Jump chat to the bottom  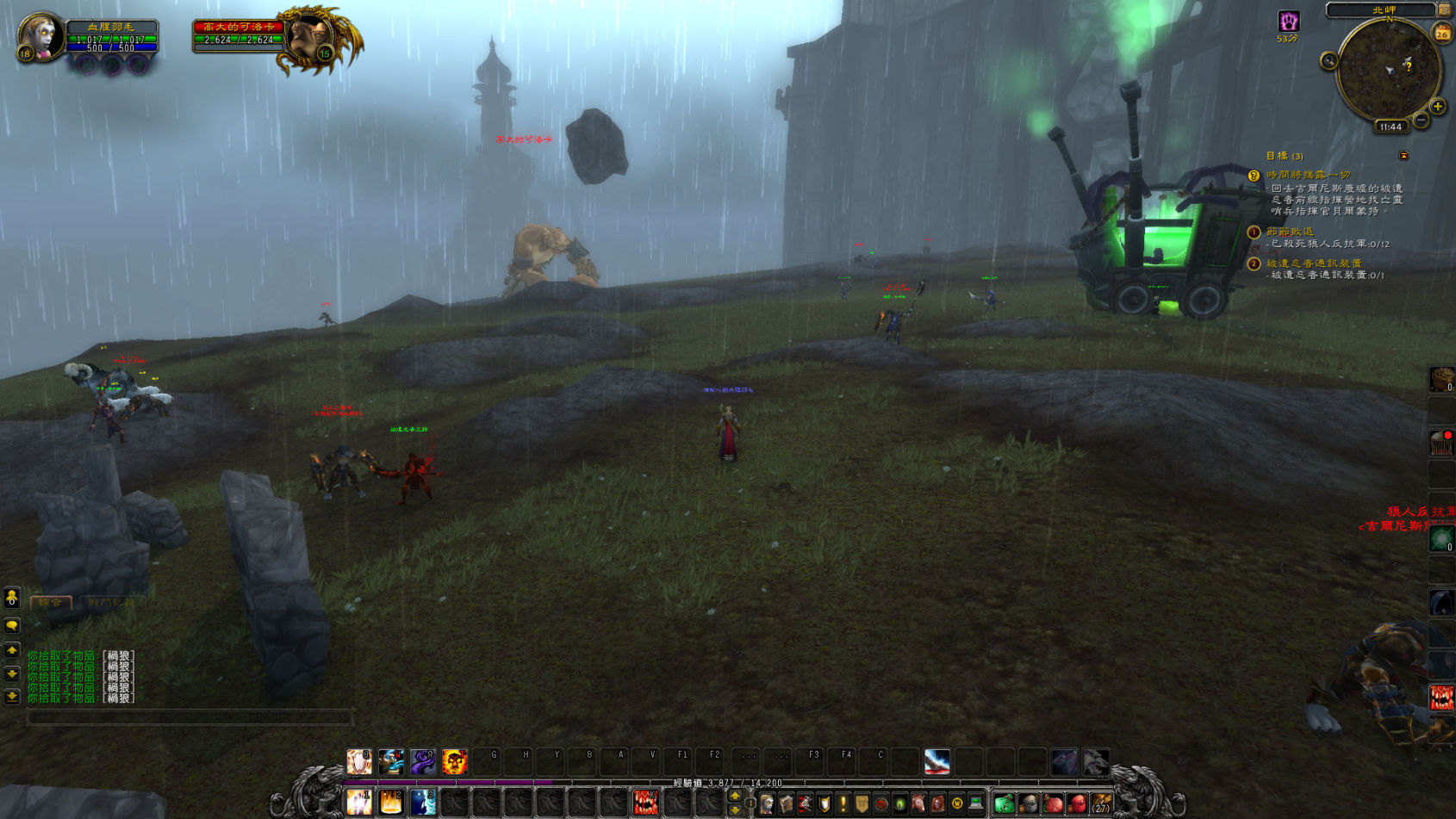[12, 696]
